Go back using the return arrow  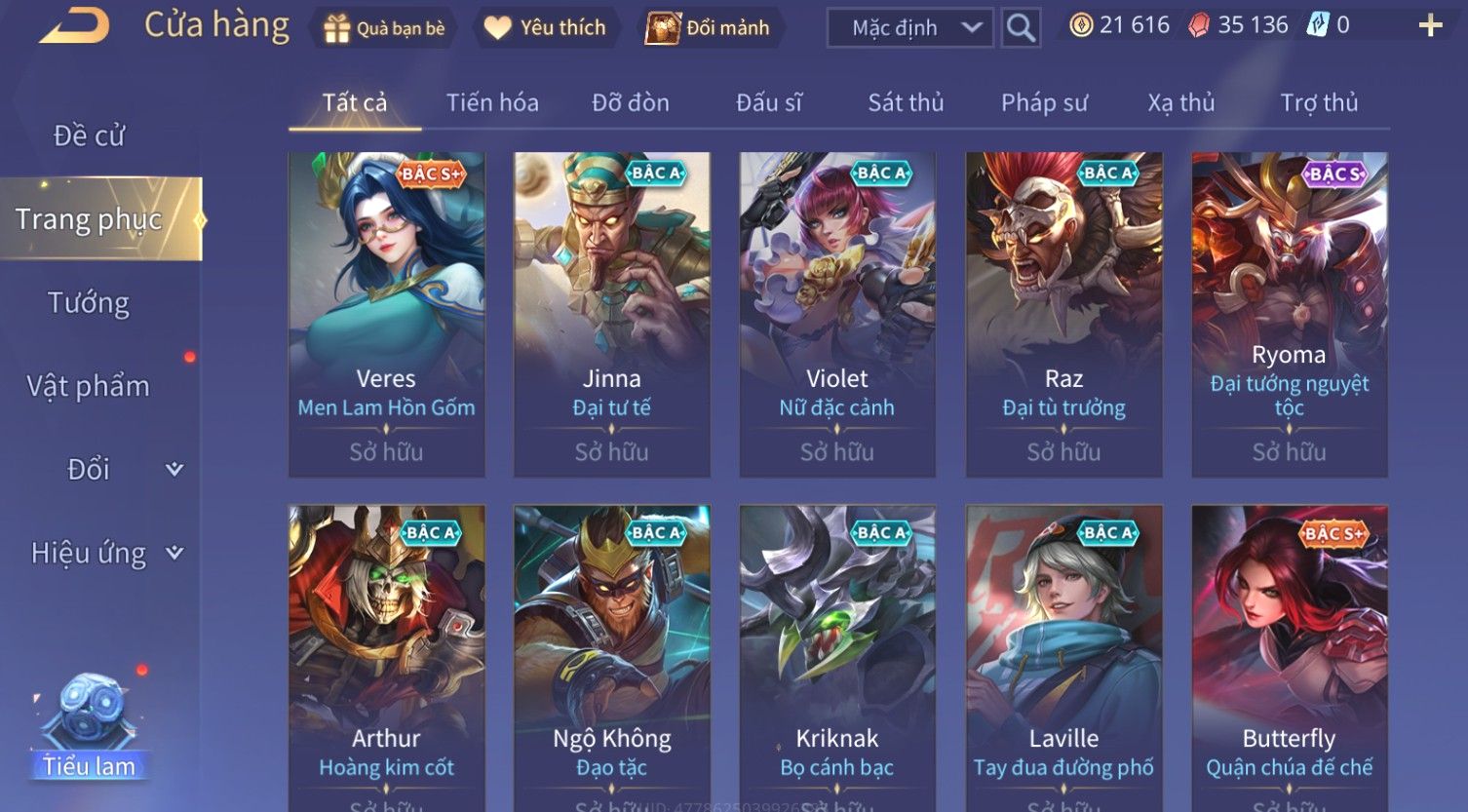click(75, 26)
